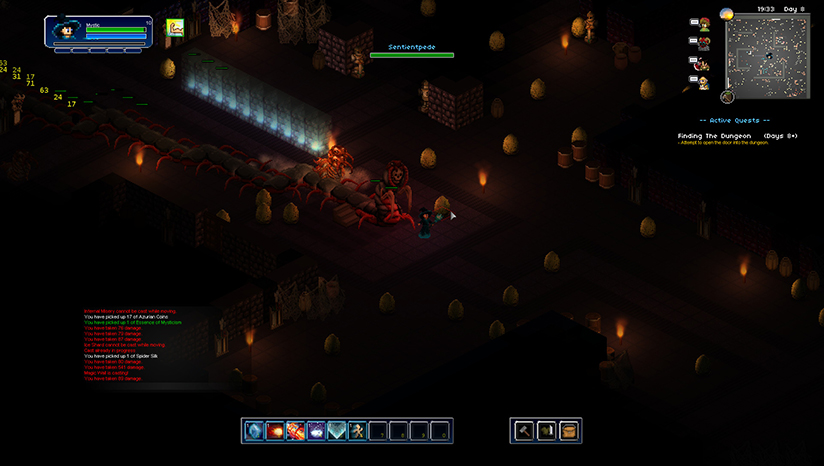Click the green arrow armor button
Screen dimensions: 824x466
pyautogui.click(x=546, y=431)
